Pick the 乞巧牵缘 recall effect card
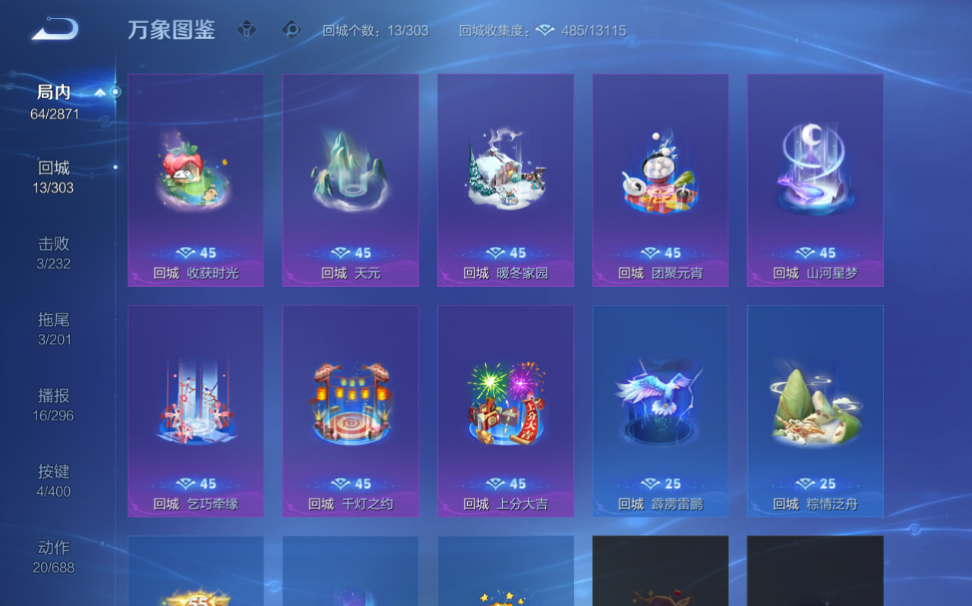 click(x=196, y=411)
